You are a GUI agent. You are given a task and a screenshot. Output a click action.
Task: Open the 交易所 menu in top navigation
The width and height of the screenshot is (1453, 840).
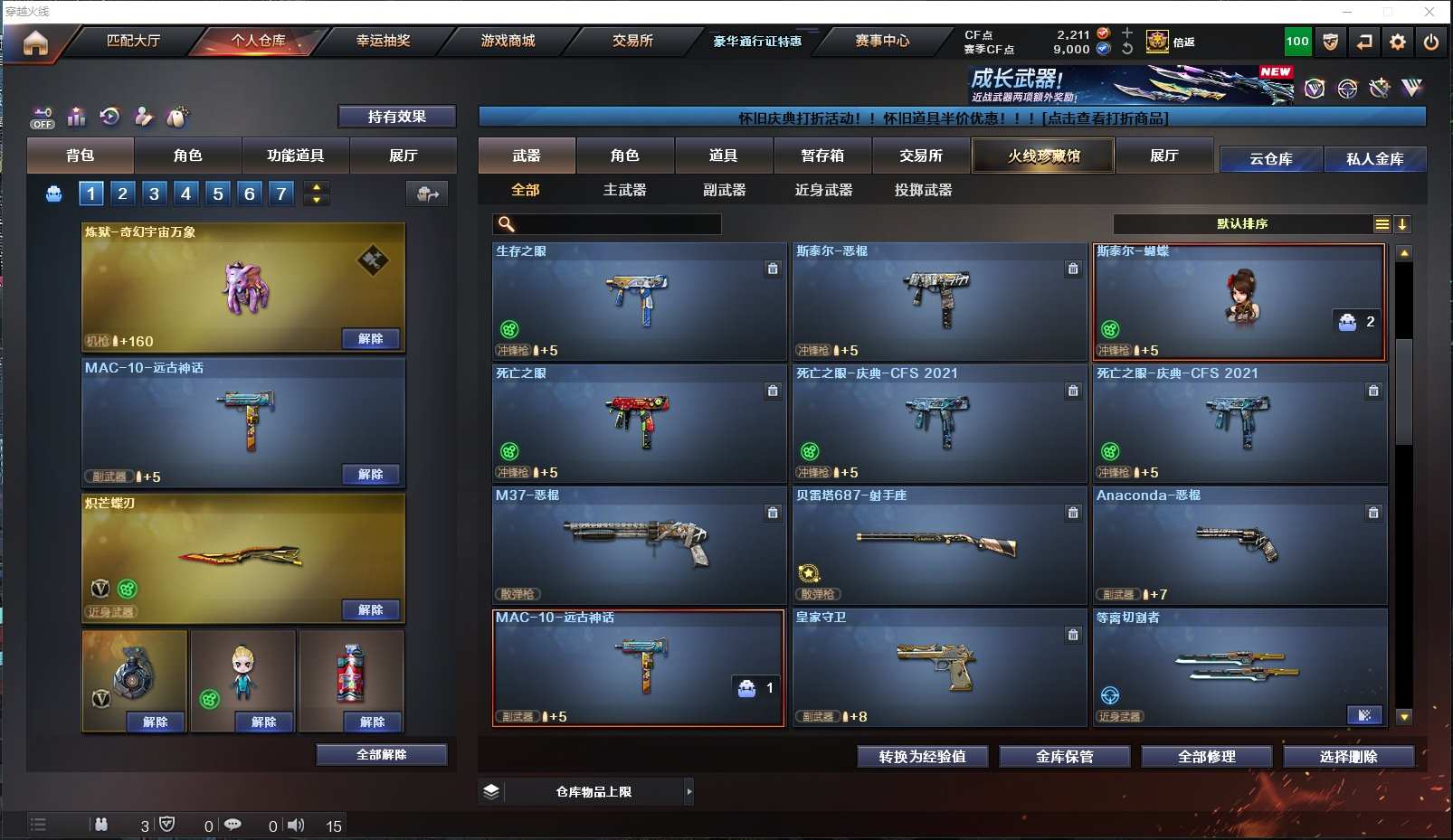pos(632,41)
